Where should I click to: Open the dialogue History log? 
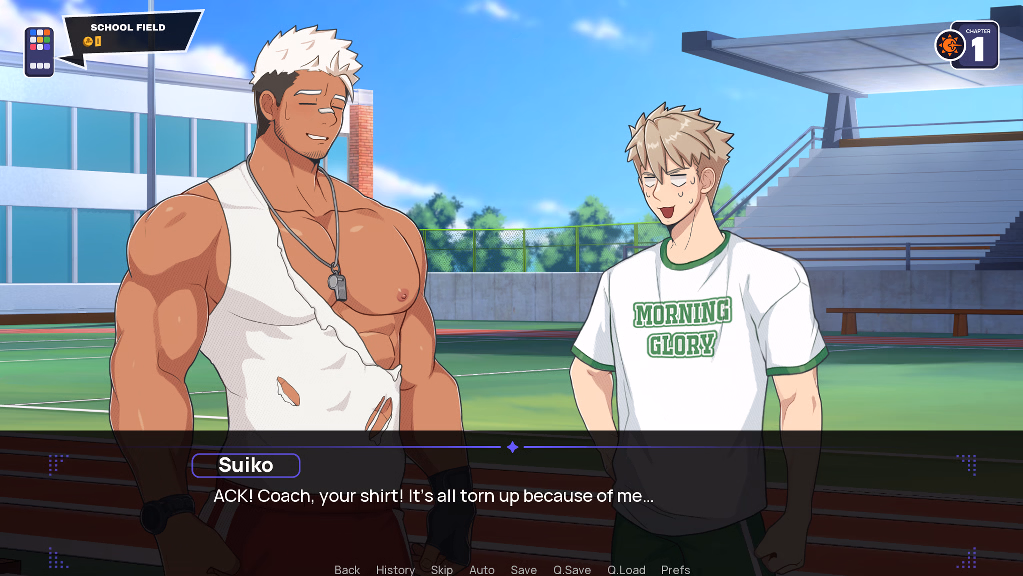point(395,569)
